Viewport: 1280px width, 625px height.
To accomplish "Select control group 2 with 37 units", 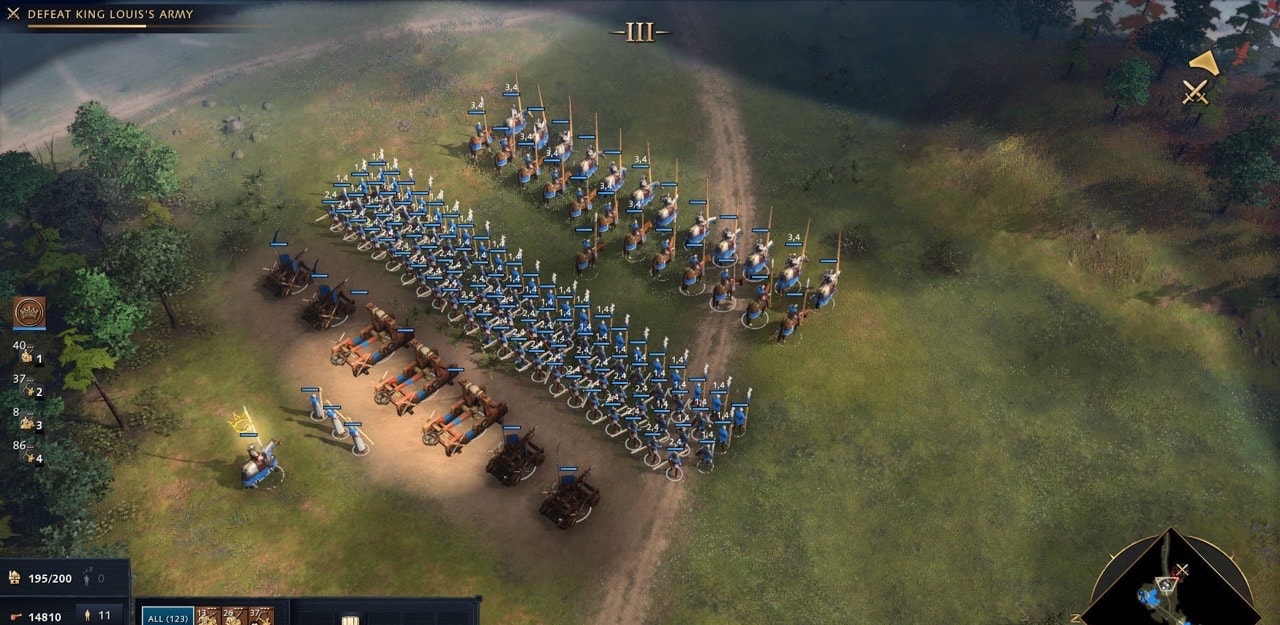I will [28, 386].
